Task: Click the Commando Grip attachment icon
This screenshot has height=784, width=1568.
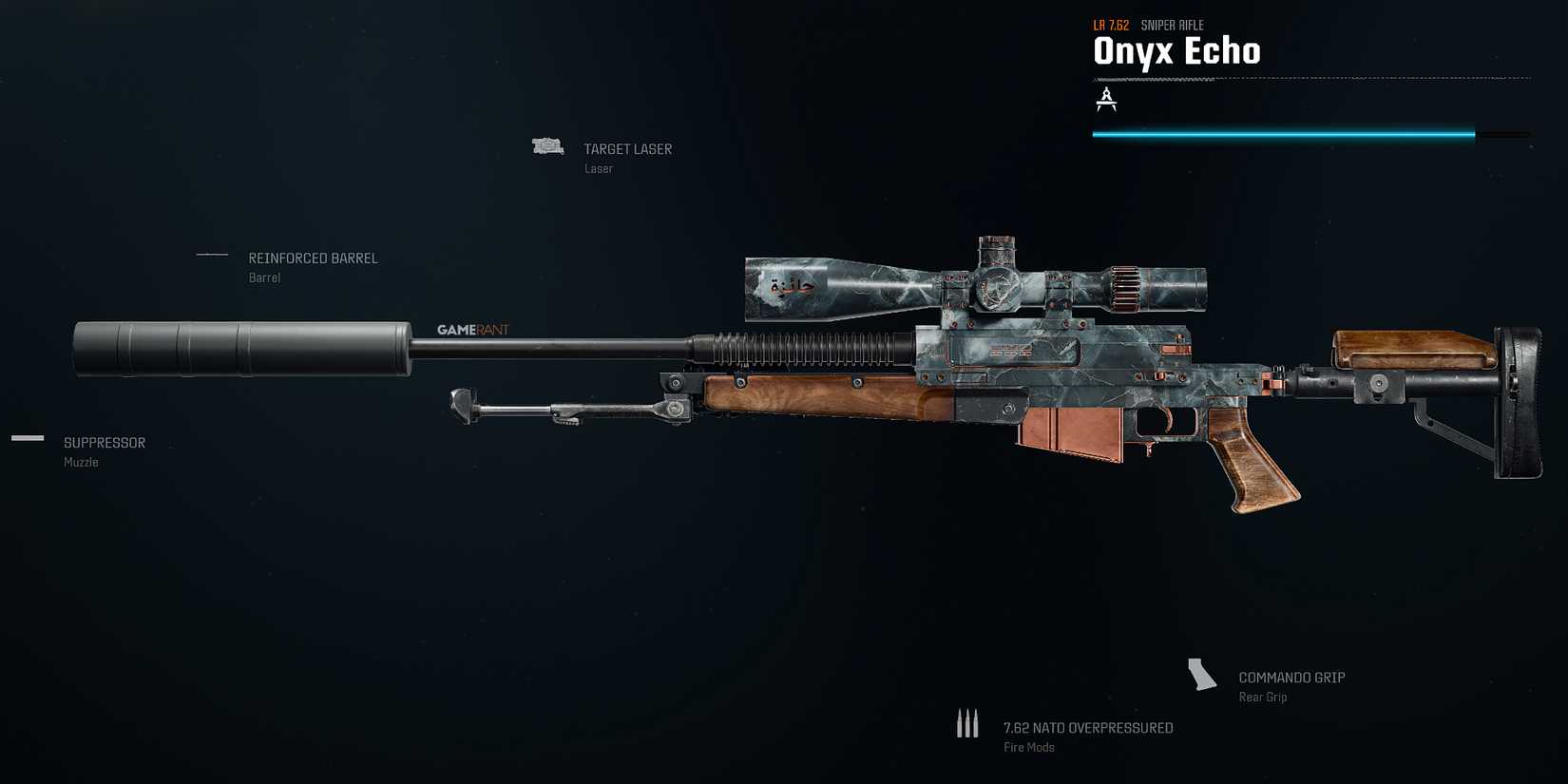Action: pos(1201,676)
